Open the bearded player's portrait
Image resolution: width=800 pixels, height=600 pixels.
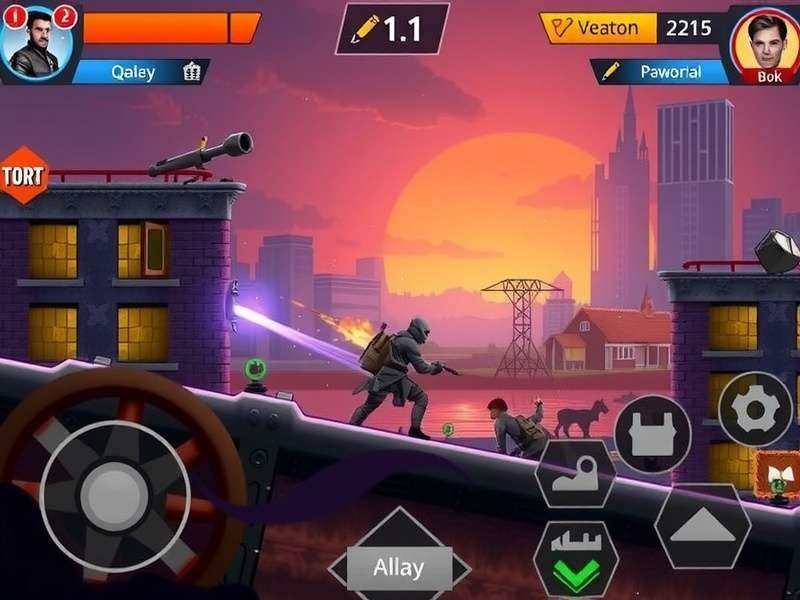pos(37,43)
